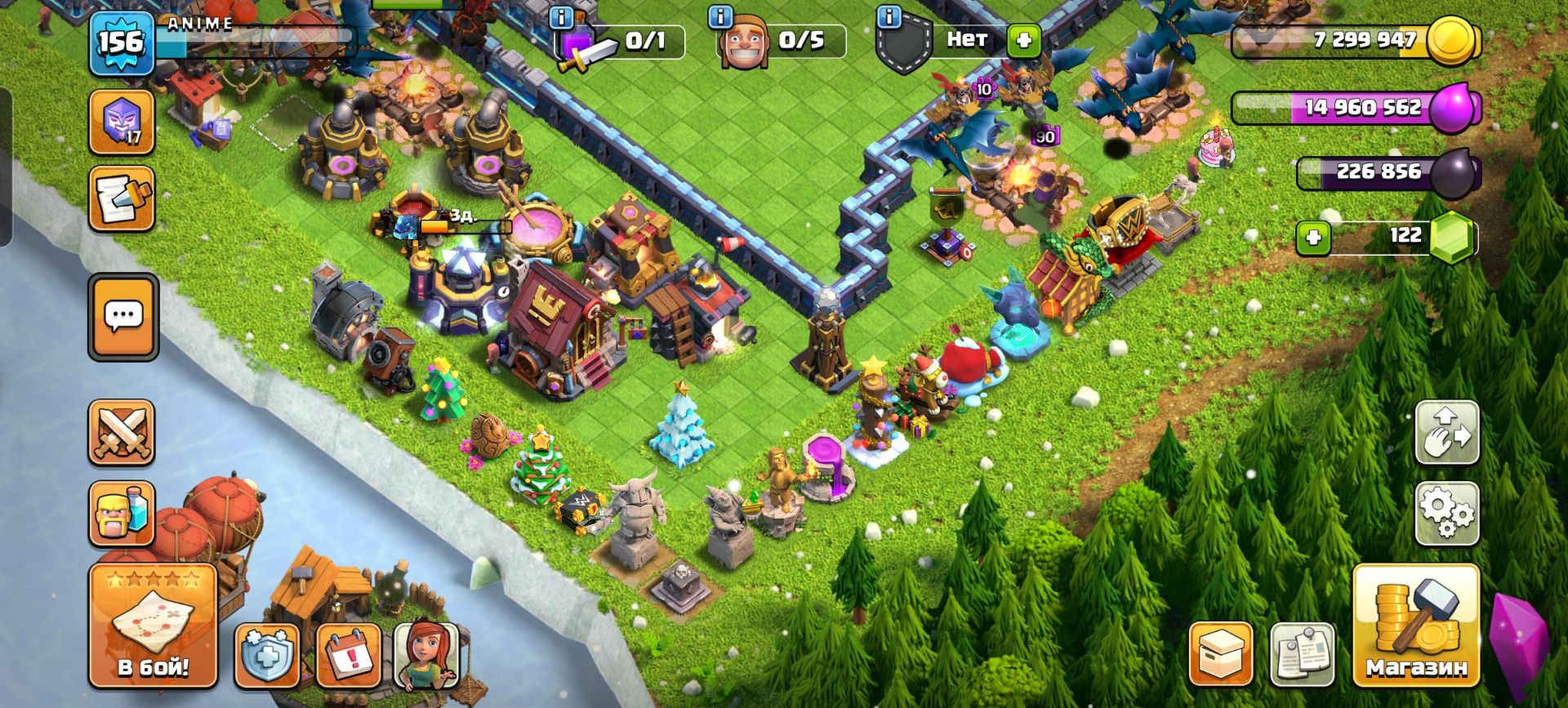Open the gears settings button
This screenshot has width=1568, height=708.
(x=1446, y=513)
